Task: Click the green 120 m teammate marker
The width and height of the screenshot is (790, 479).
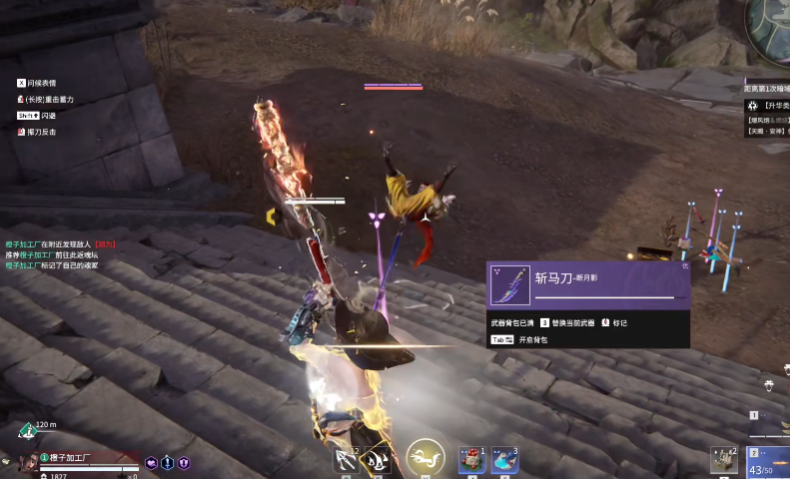Action: pos(27,431)
